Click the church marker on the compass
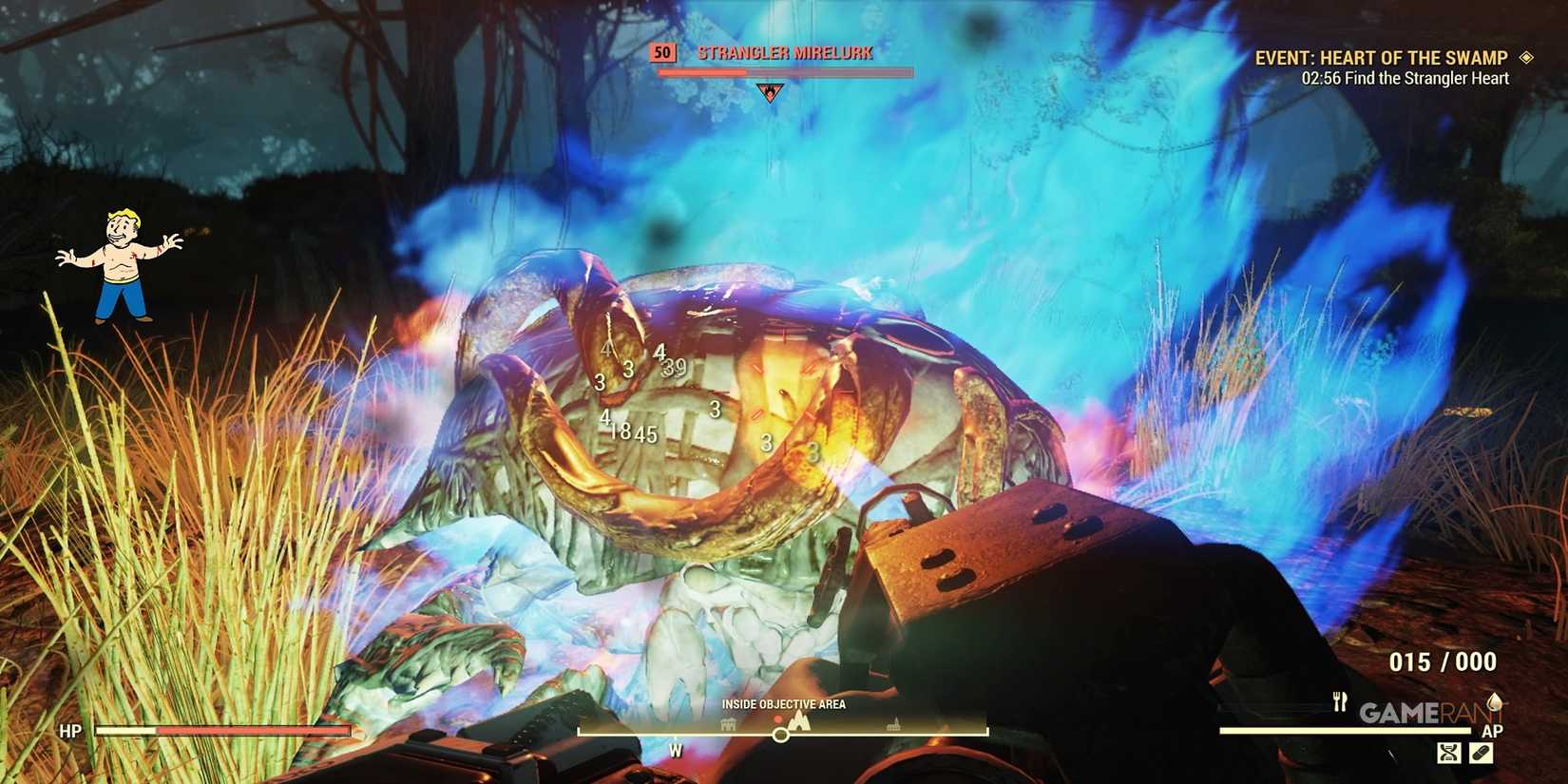 [x=894, y=724]
